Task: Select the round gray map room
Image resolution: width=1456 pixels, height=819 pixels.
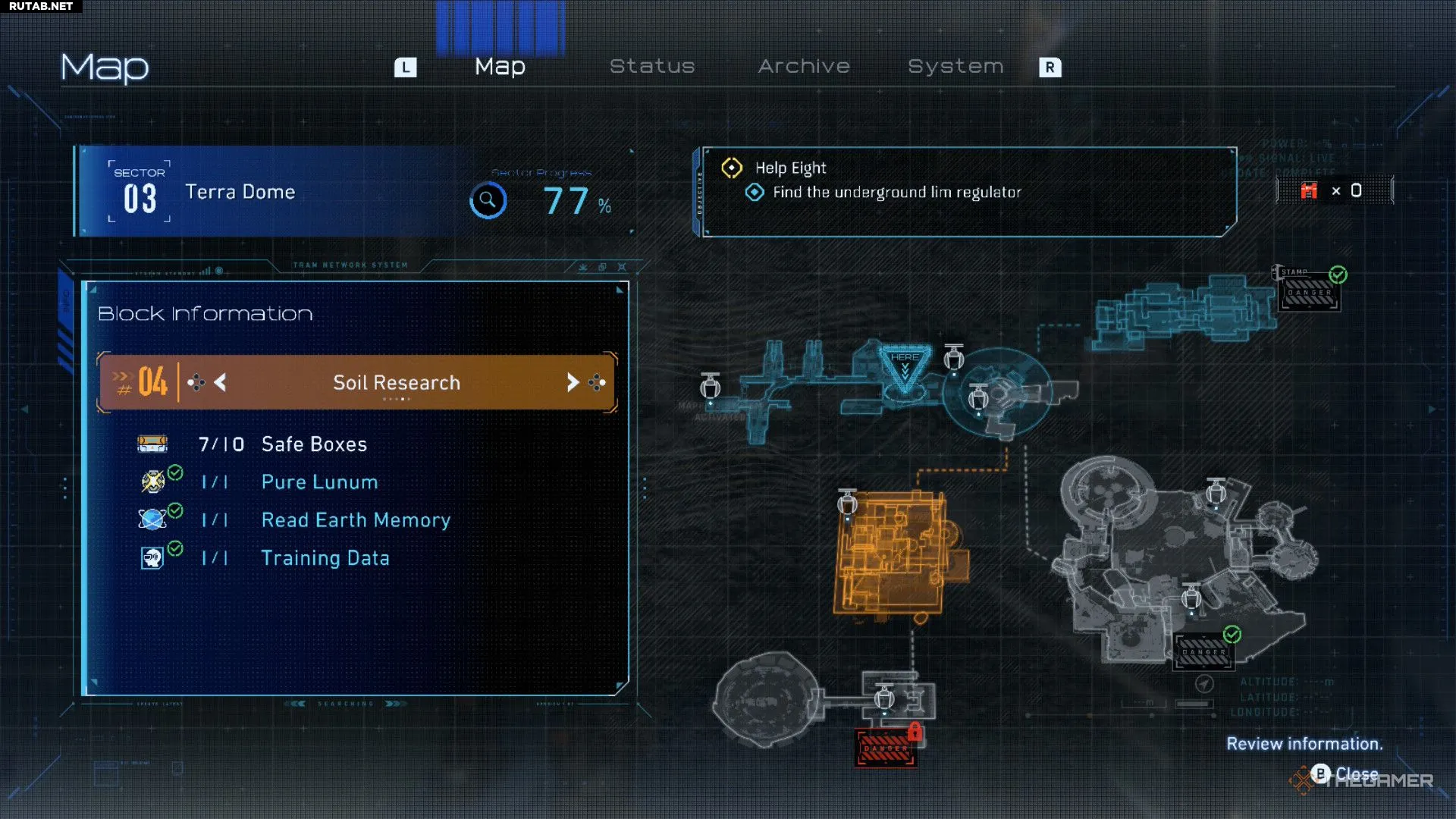Action: tap(766, 699)
